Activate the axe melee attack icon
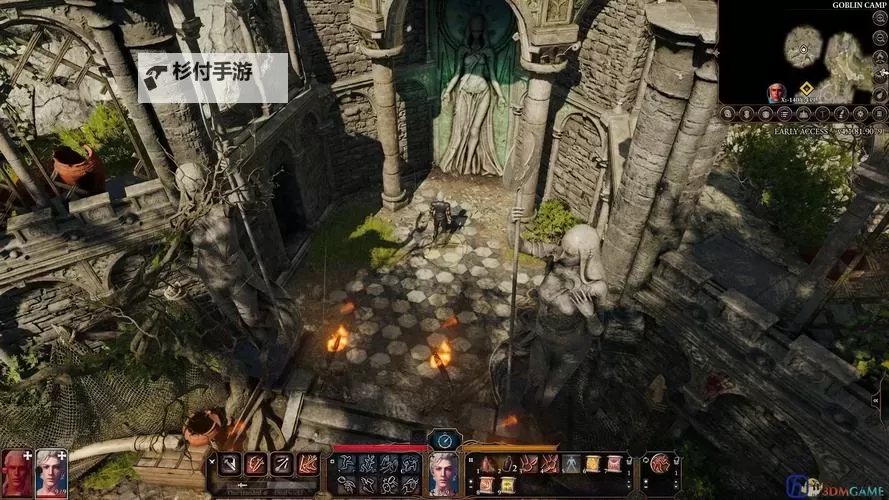The height and width of the screenshot is (500, 889). (228, 464)
